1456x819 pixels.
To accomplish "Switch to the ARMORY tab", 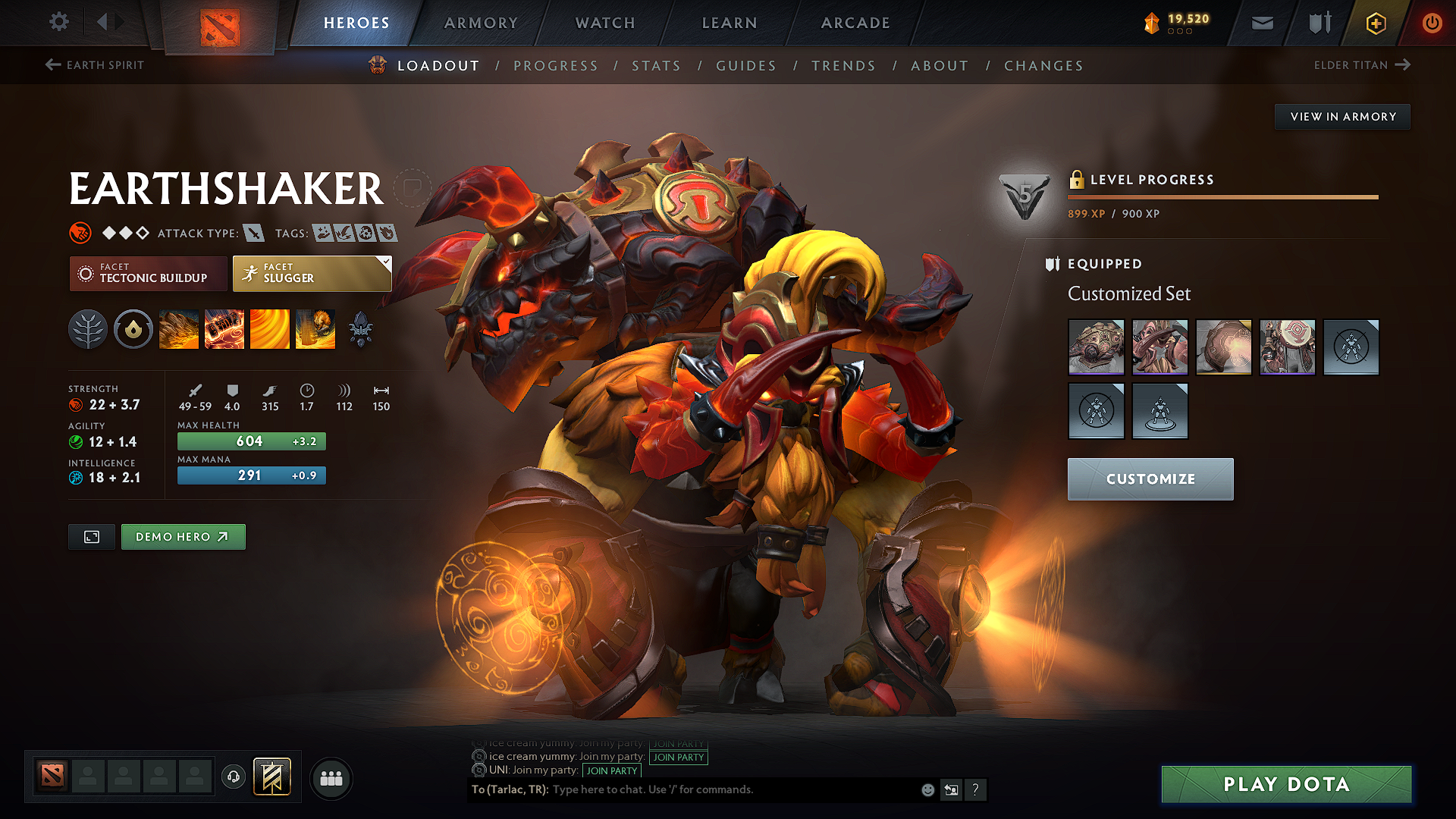I will [x=481, y=23].
